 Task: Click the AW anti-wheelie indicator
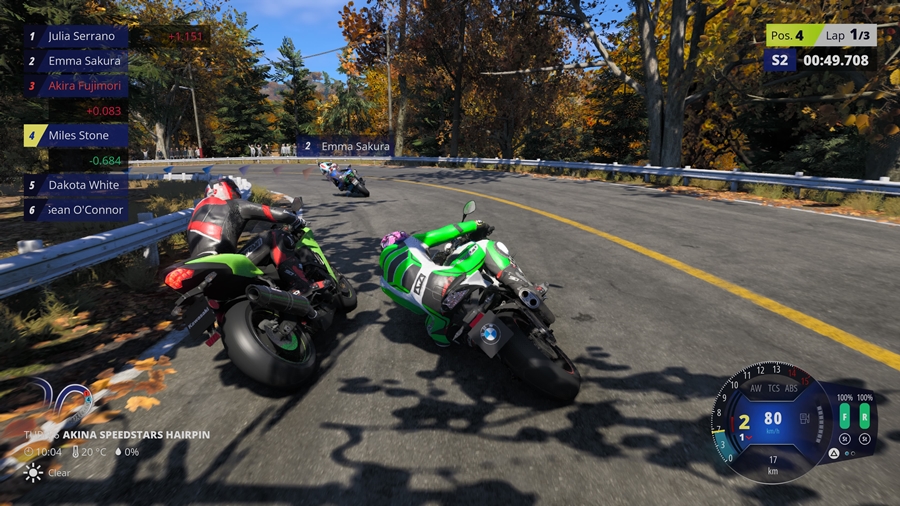(x=754, y=388)
